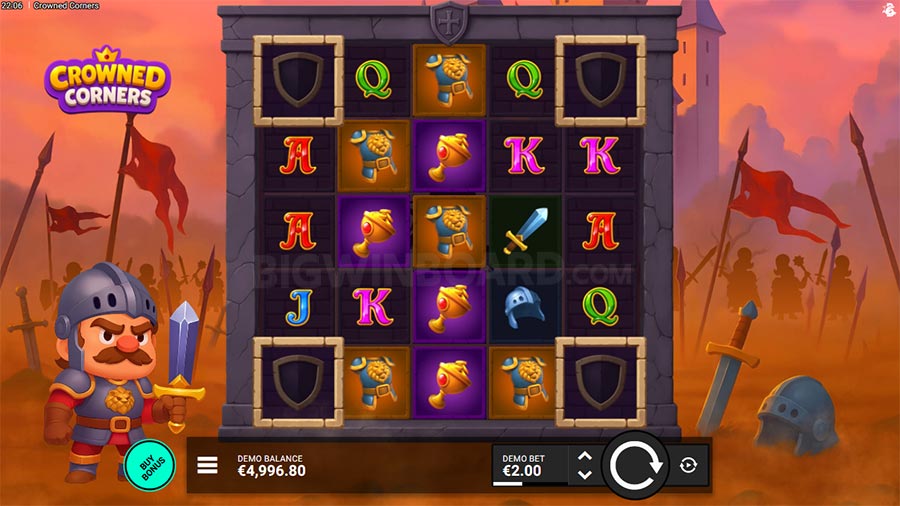Open the Demo Bet amount selector
Image resolution: width=900 pixels, height=506 pixels.
click(x=528, y=465)
